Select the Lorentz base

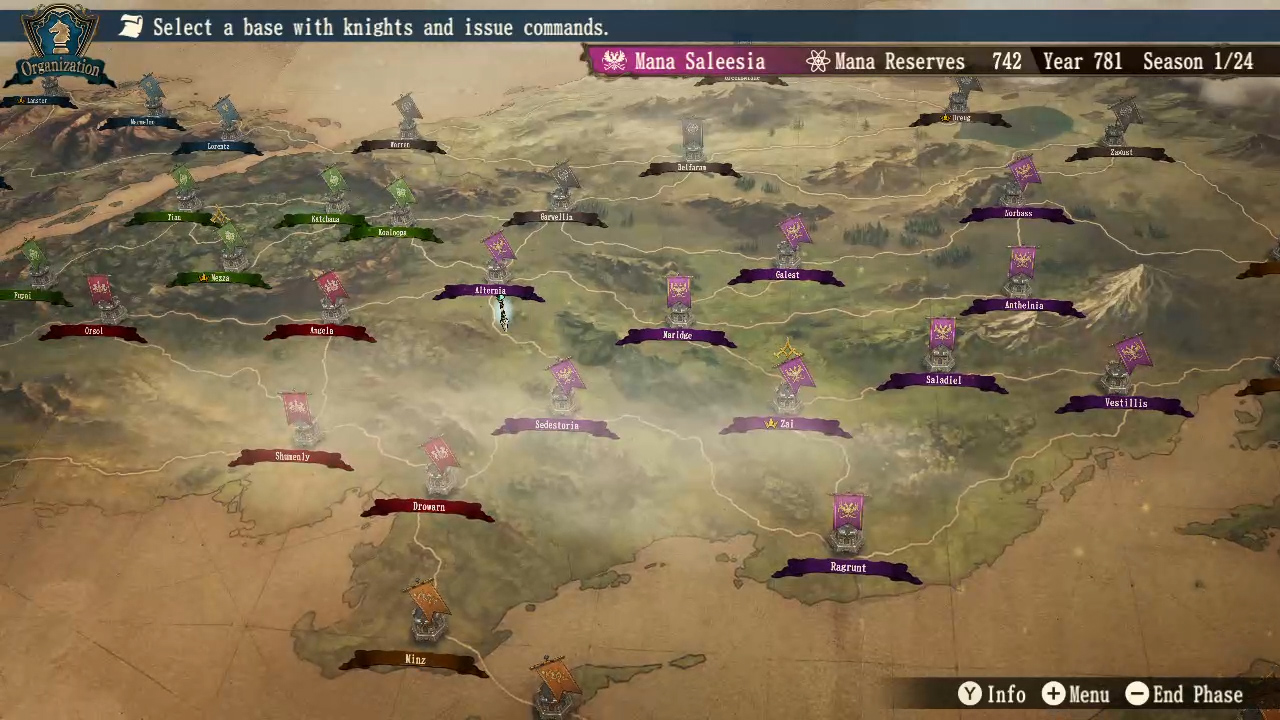pyautogui.click(x=218, y=147)
